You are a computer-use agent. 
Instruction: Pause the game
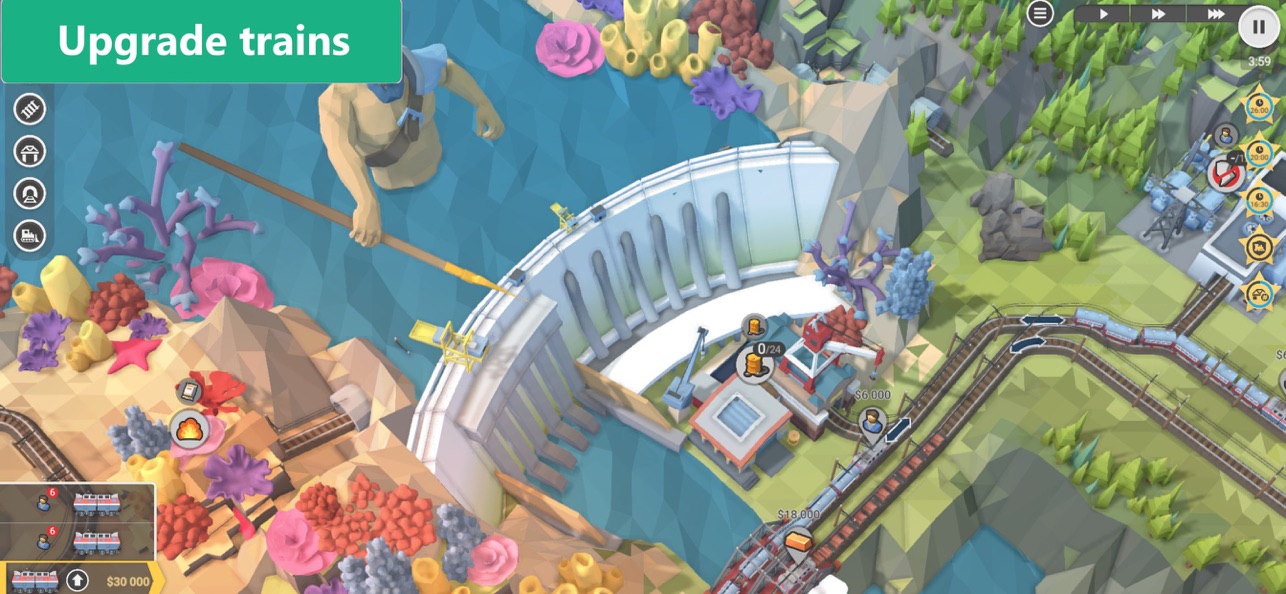[x=1259, y=27]
